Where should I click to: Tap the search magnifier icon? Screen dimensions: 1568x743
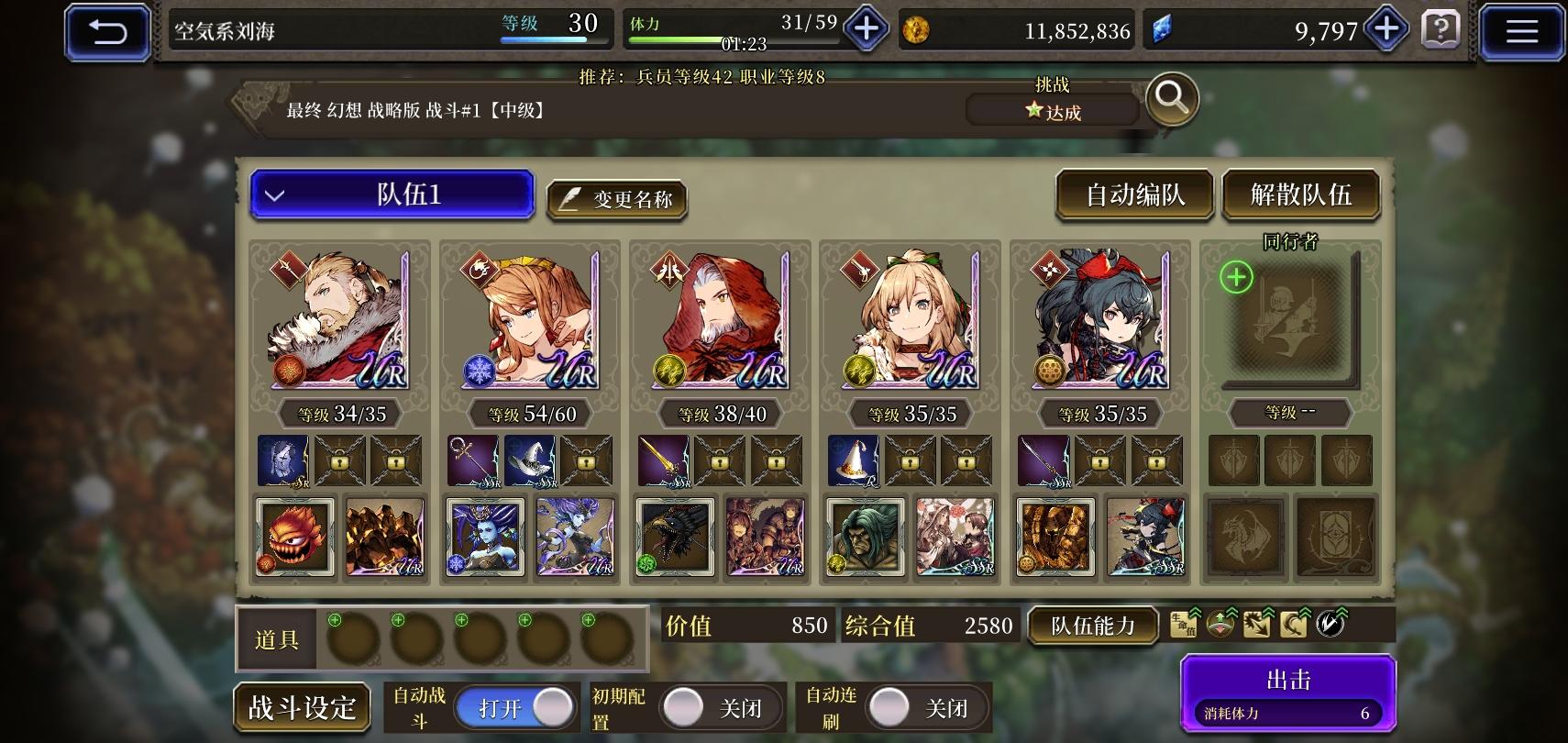1171,101
